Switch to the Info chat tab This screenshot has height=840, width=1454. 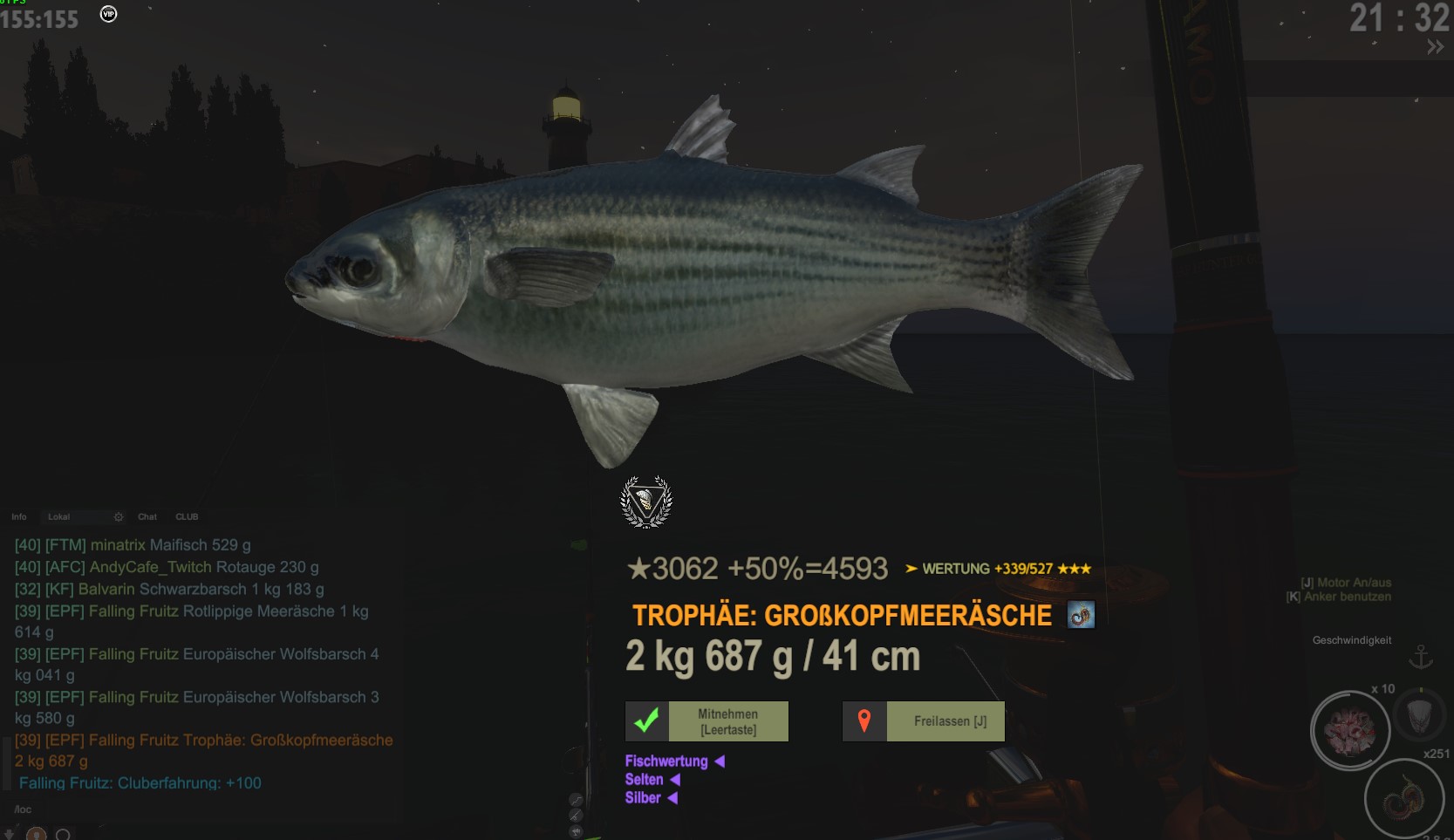tap(19, 517)
